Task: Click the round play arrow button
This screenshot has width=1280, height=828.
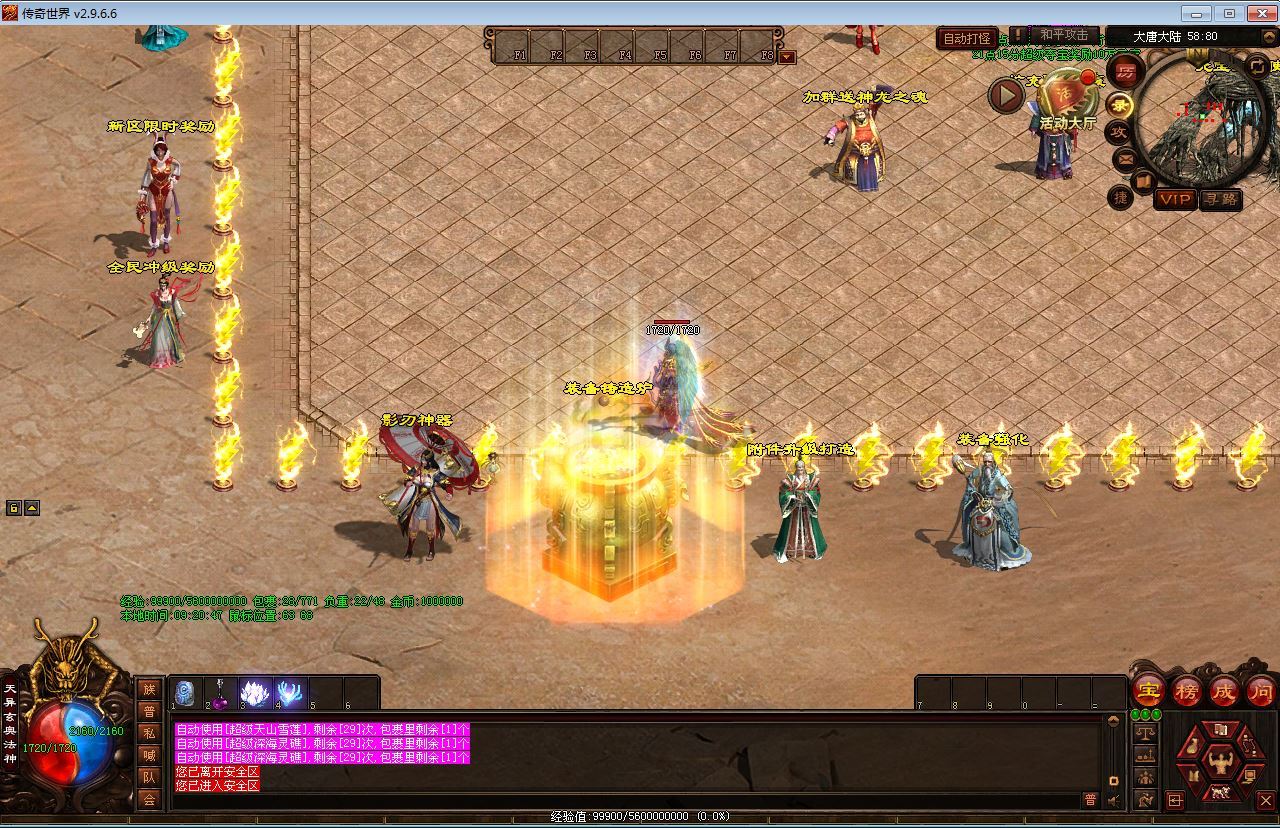Action: coord(1006,96)
